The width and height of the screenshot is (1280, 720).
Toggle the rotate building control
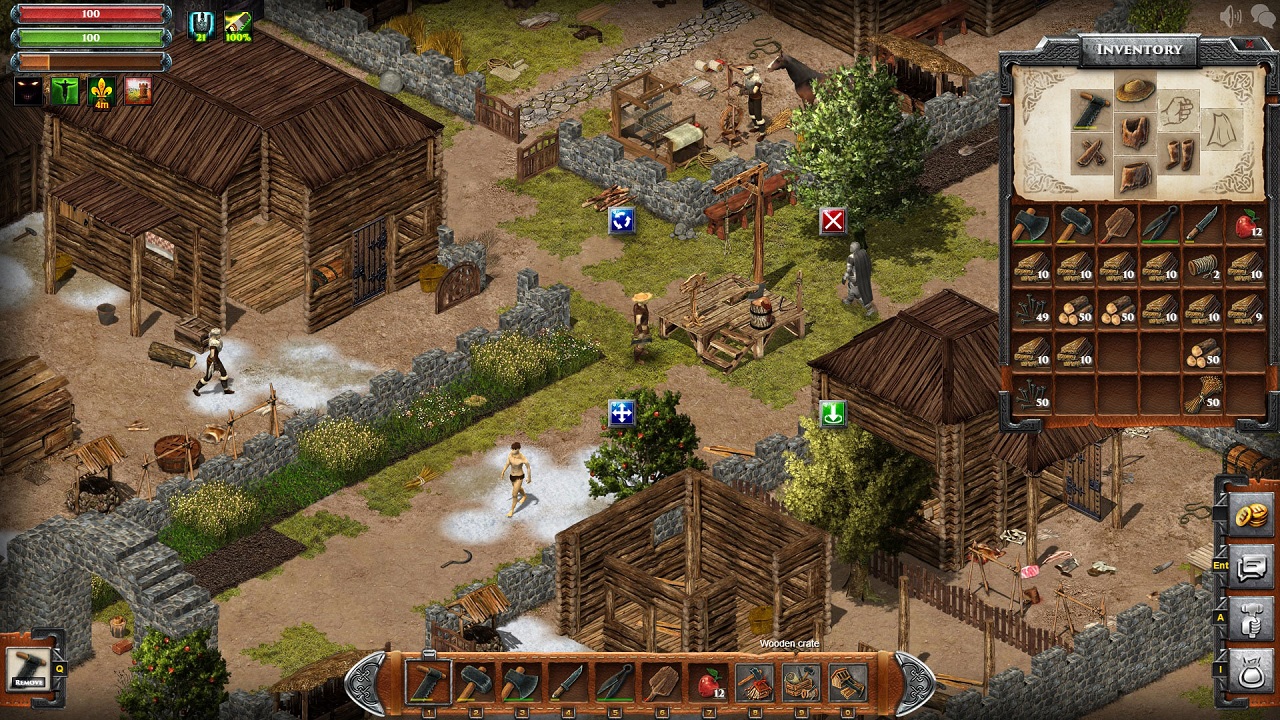(620, 222)
